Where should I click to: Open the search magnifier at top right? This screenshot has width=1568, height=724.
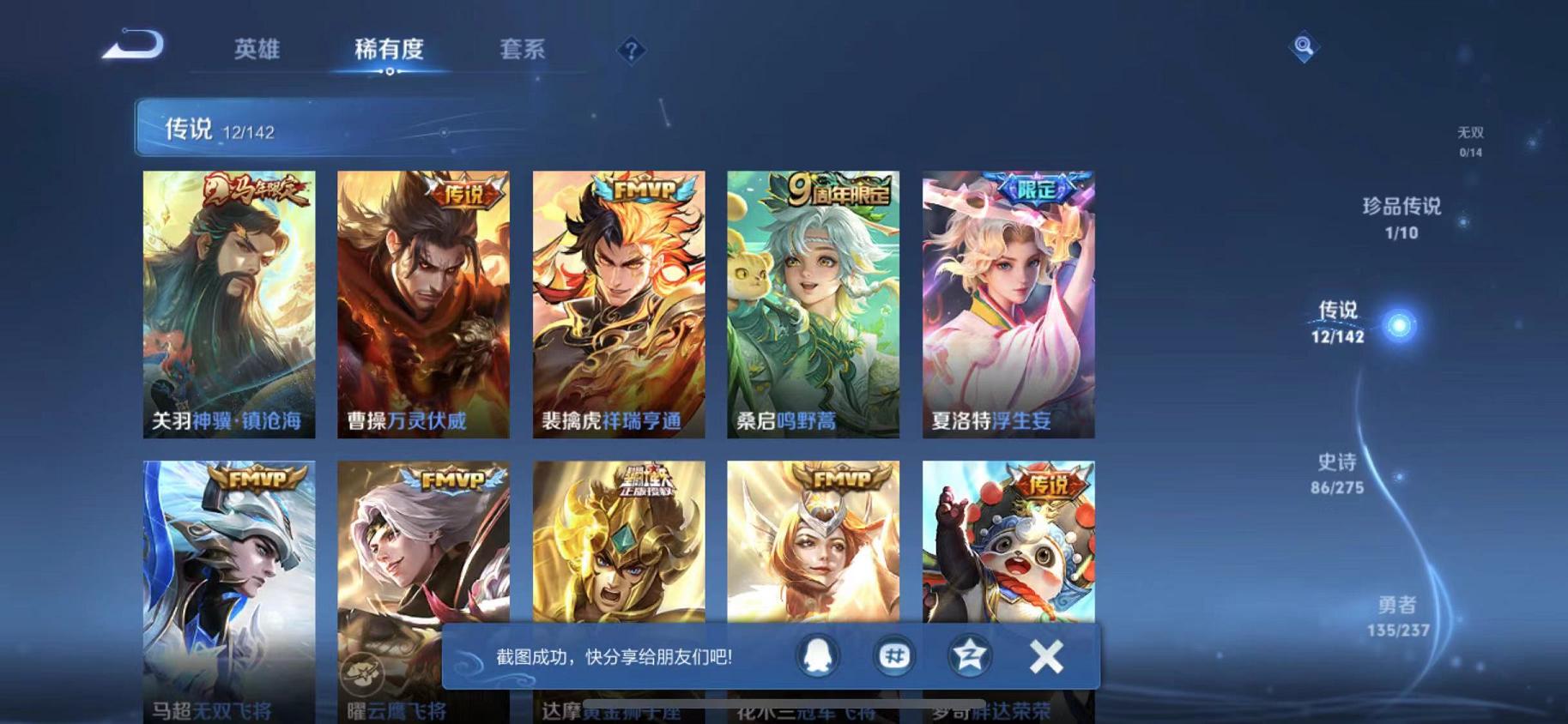point(1304,47)
